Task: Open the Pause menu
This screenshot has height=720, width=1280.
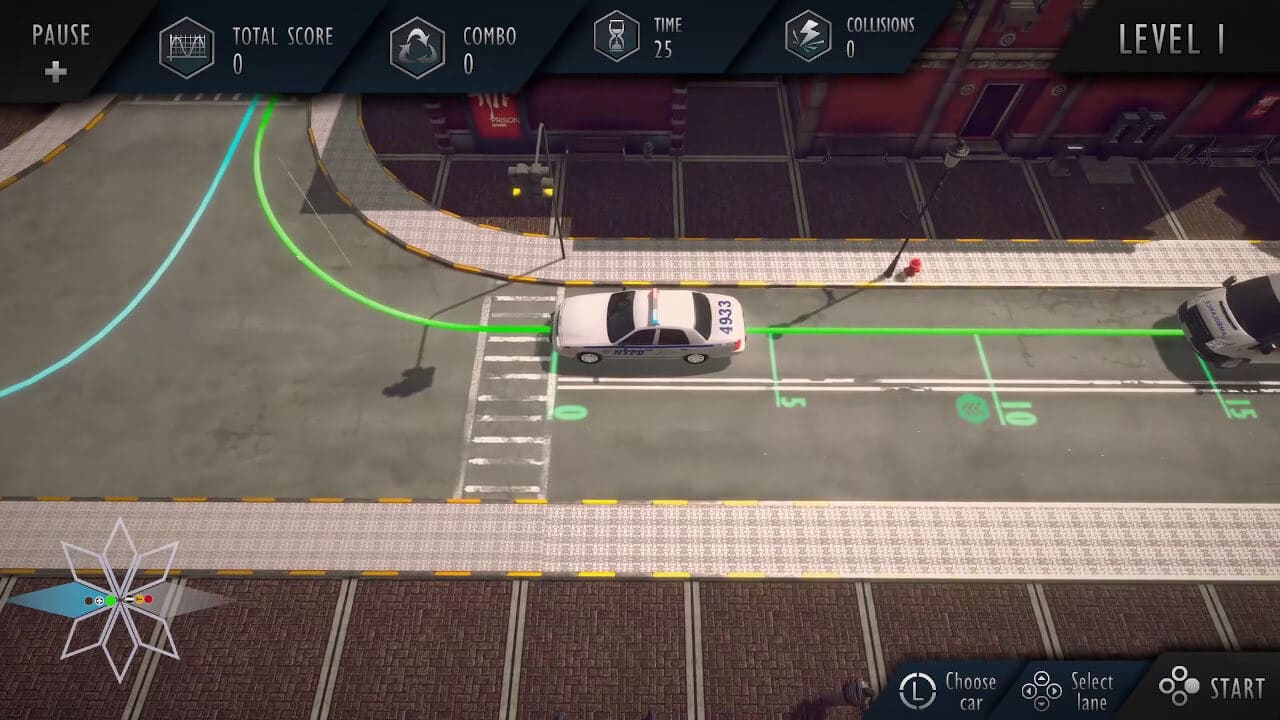Action: pos(60,36)
